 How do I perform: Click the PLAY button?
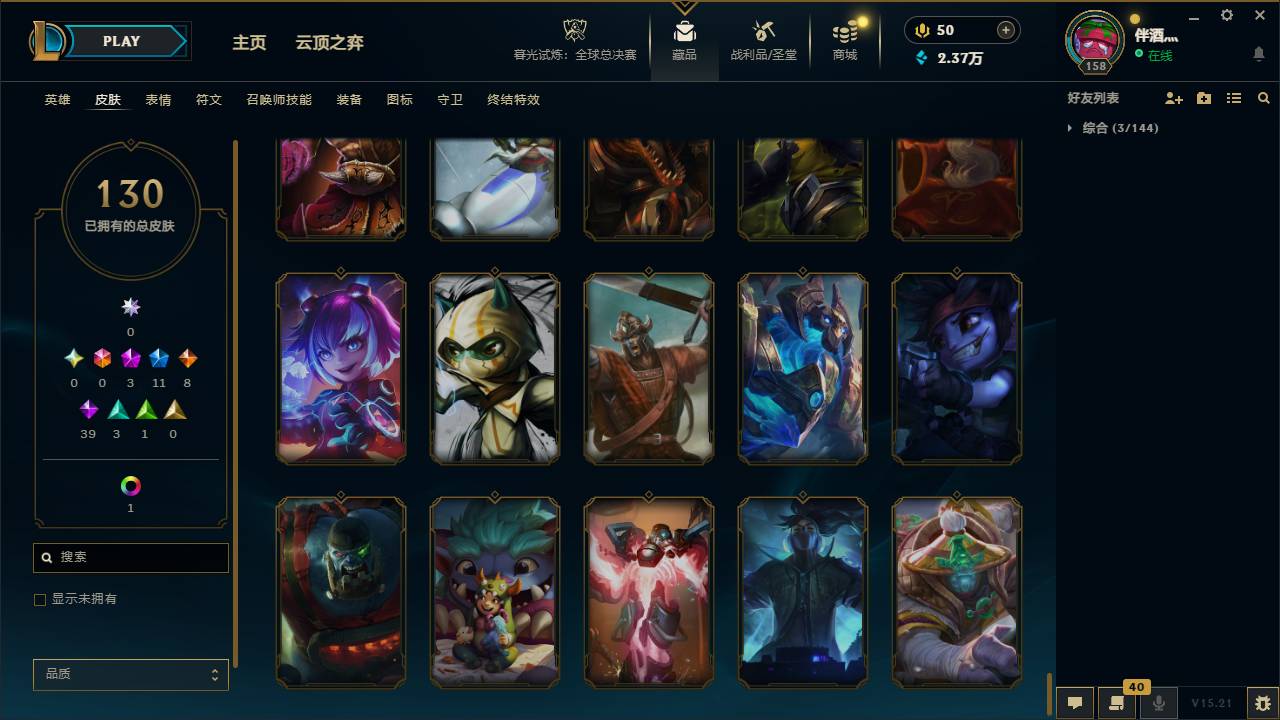click(120, 41)
